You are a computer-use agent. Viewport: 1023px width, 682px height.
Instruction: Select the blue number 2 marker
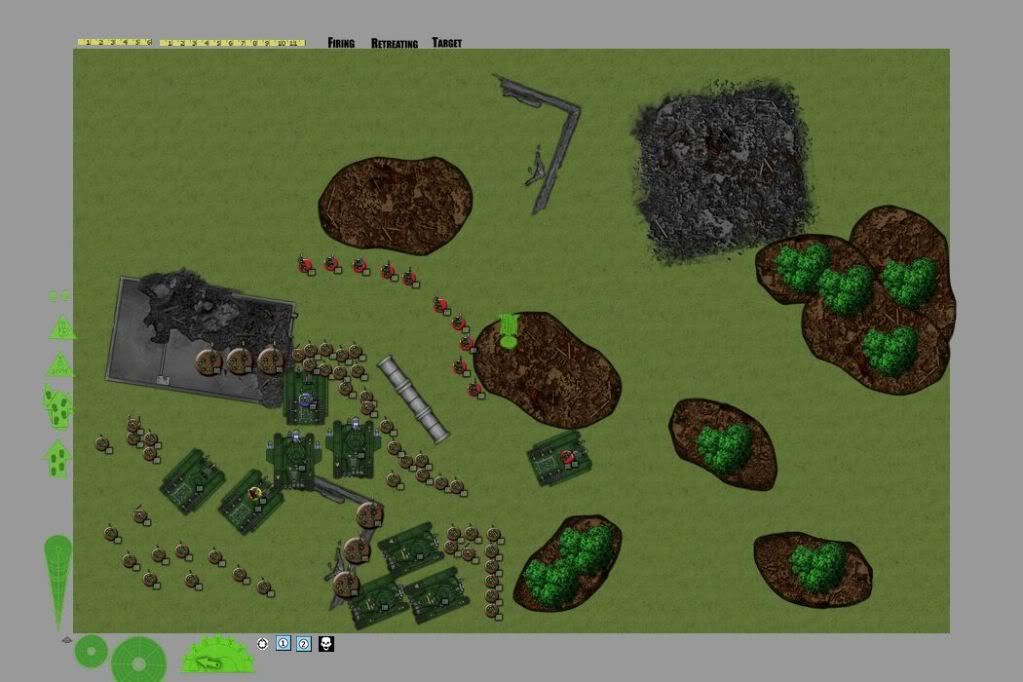pyautogui.click(x=304, y=643)
